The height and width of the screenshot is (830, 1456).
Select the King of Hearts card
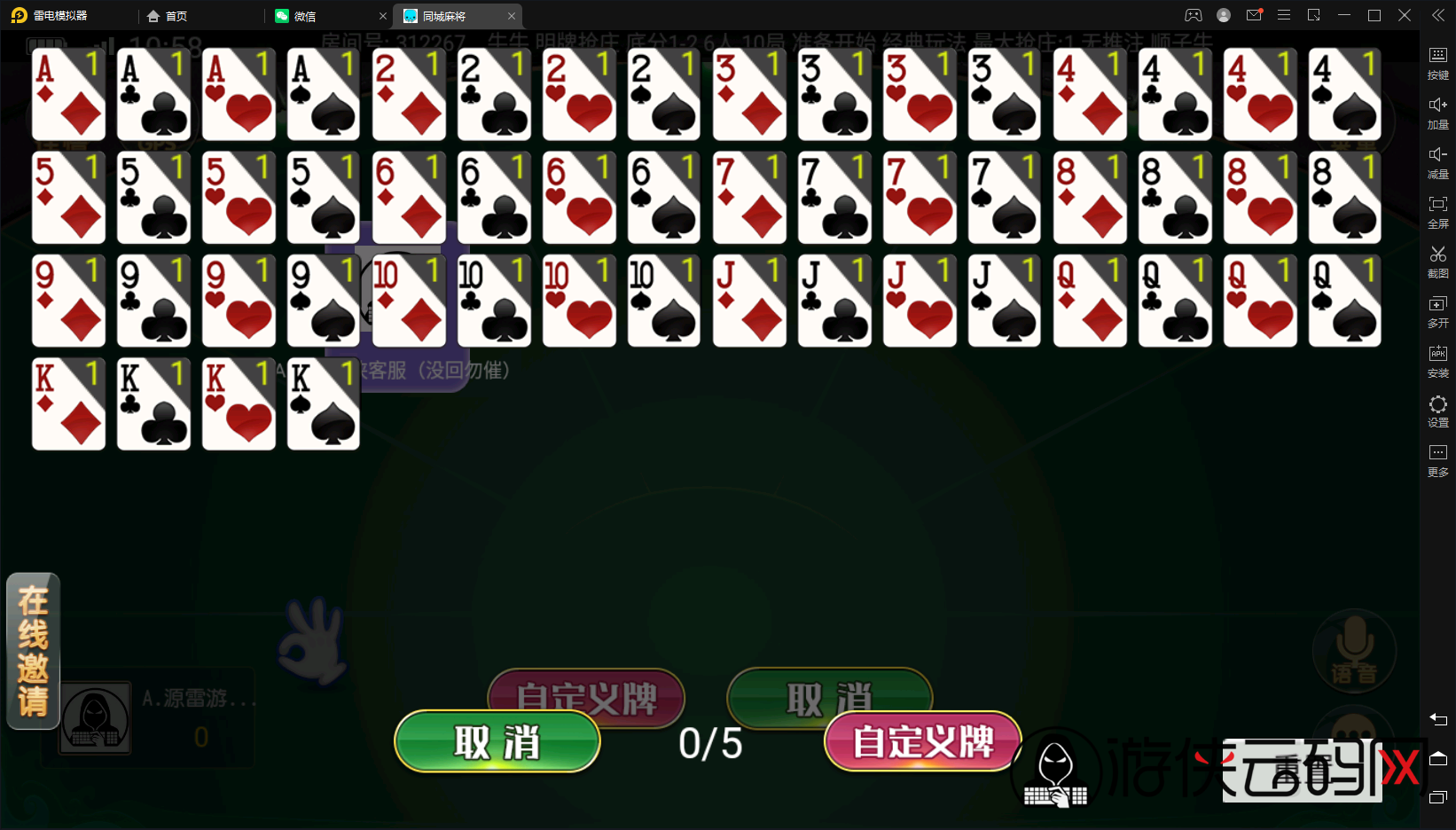click(x=238, y=404)
